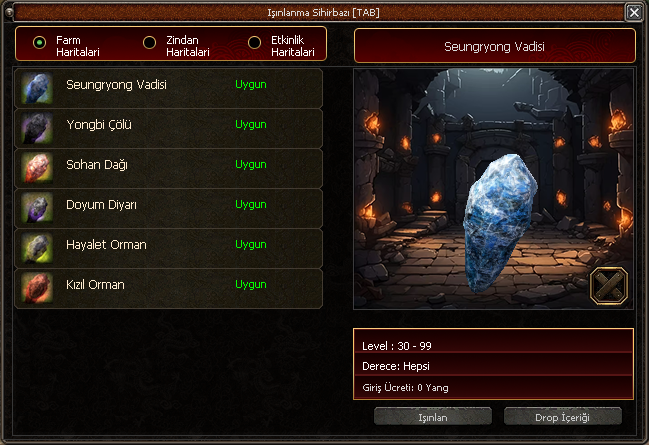
Task: Close the Işınlanma Sihirbazı window
Action: (x=634, y=12)
